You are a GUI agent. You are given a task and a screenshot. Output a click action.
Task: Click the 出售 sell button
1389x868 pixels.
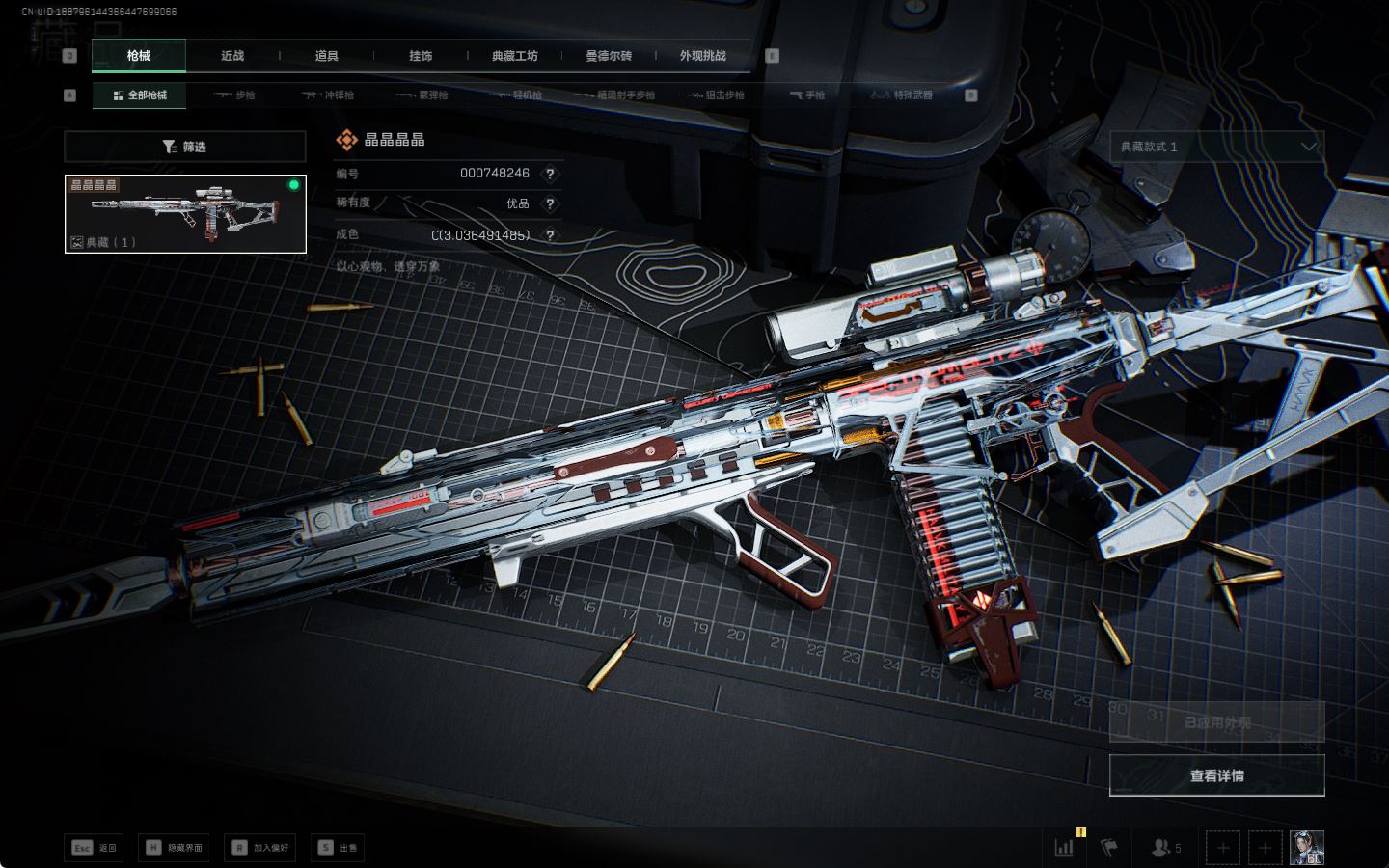[x=338, y=848]
